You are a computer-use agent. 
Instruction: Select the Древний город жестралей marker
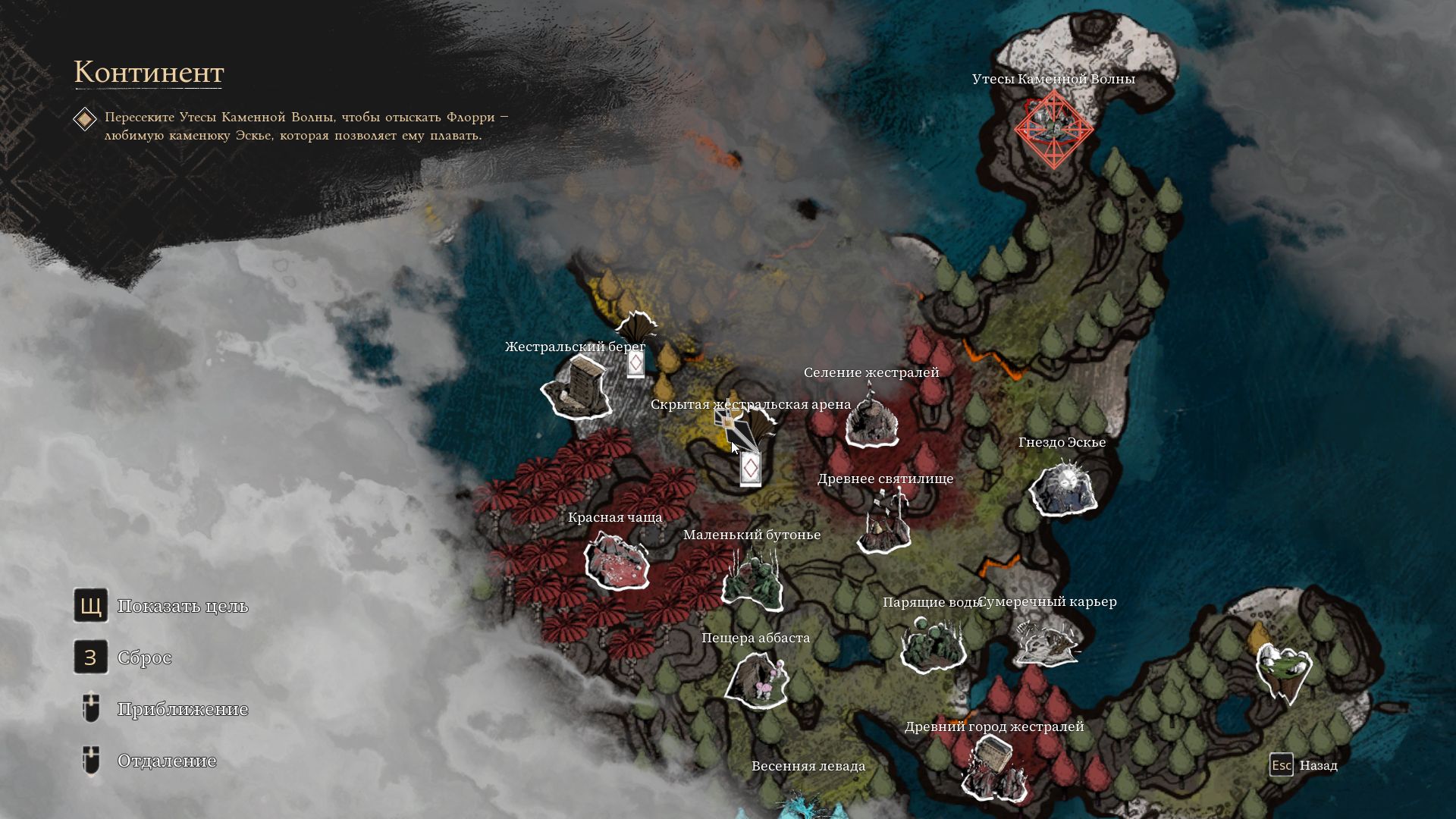pos(994,767)
